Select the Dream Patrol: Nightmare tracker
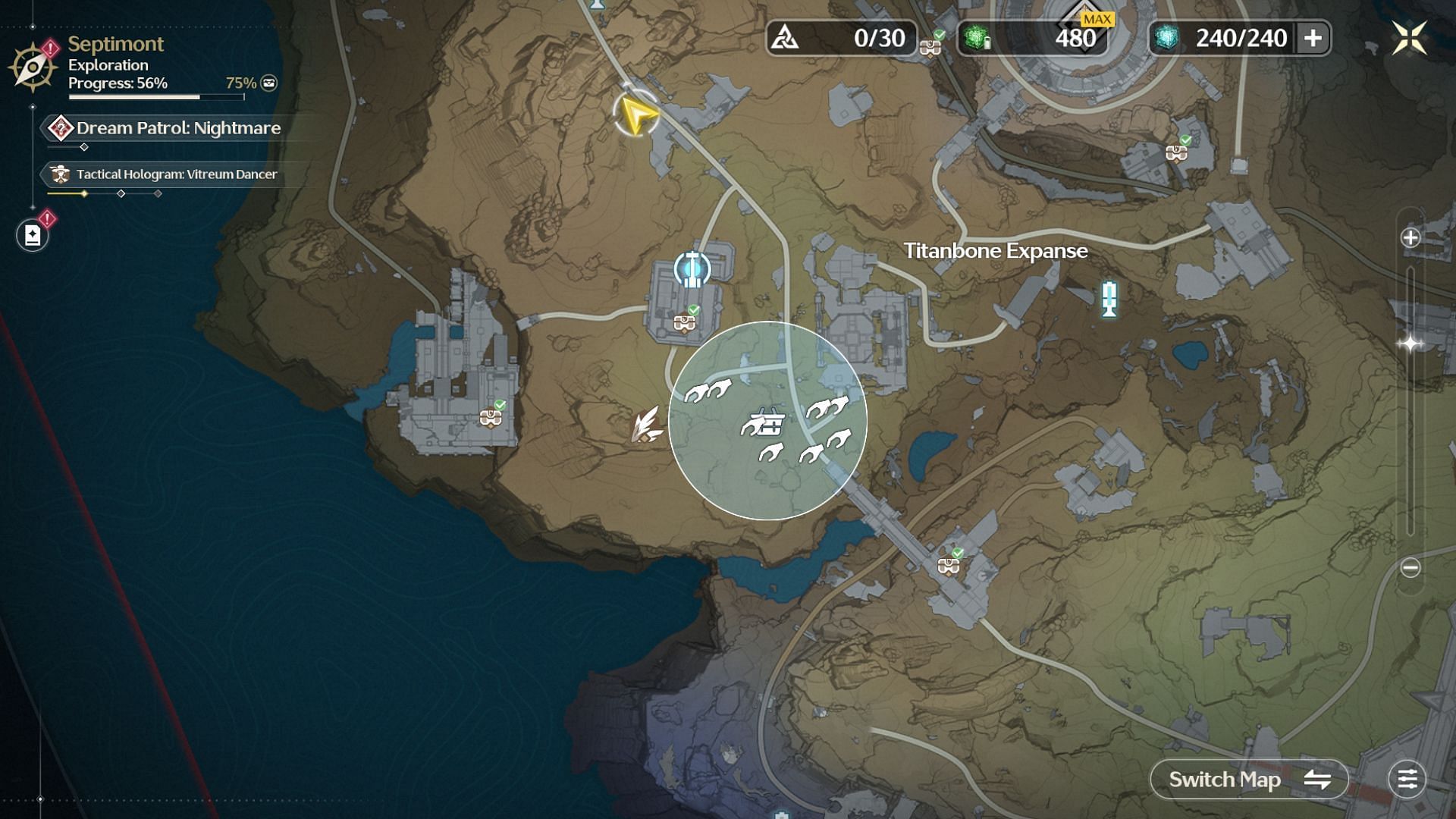Image resolution: width=1456 pixels, height=819 pixels. point(177,128)
